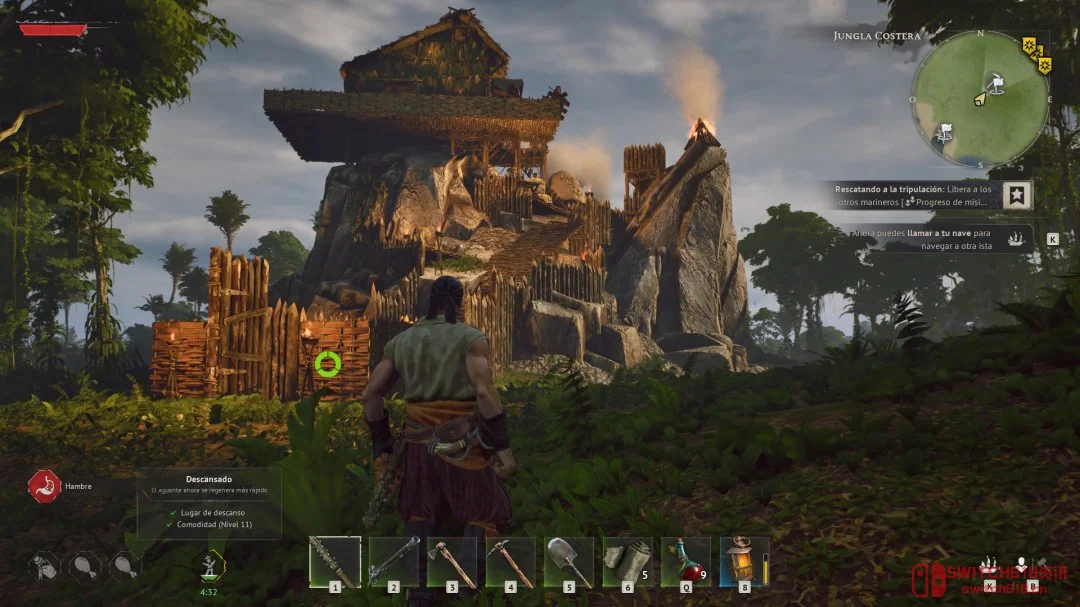Select the white flag marker beside the player arrow
The width and height of the screenshot is (1080, 607).
pyautogui.click(x=996, y=82)
